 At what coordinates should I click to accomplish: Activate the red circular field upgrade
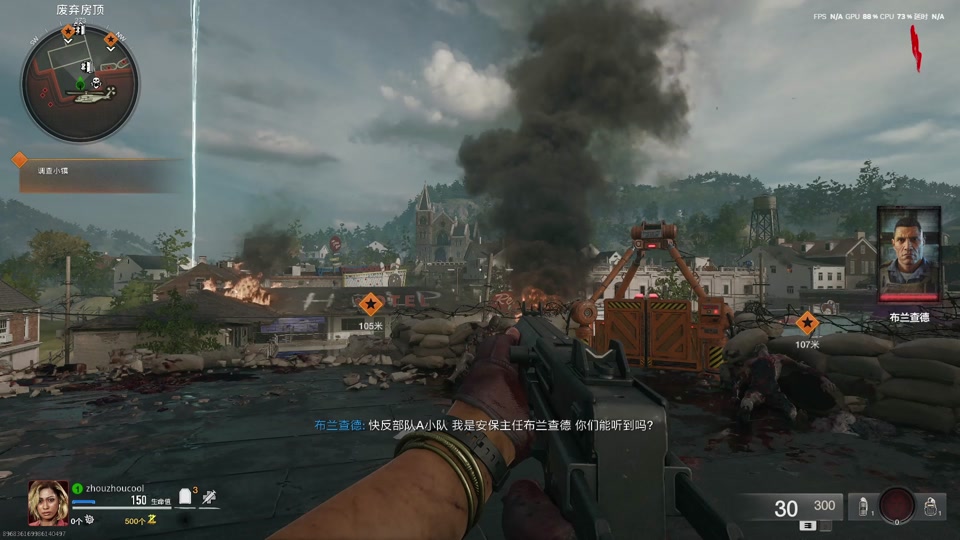tap(896, 506)
